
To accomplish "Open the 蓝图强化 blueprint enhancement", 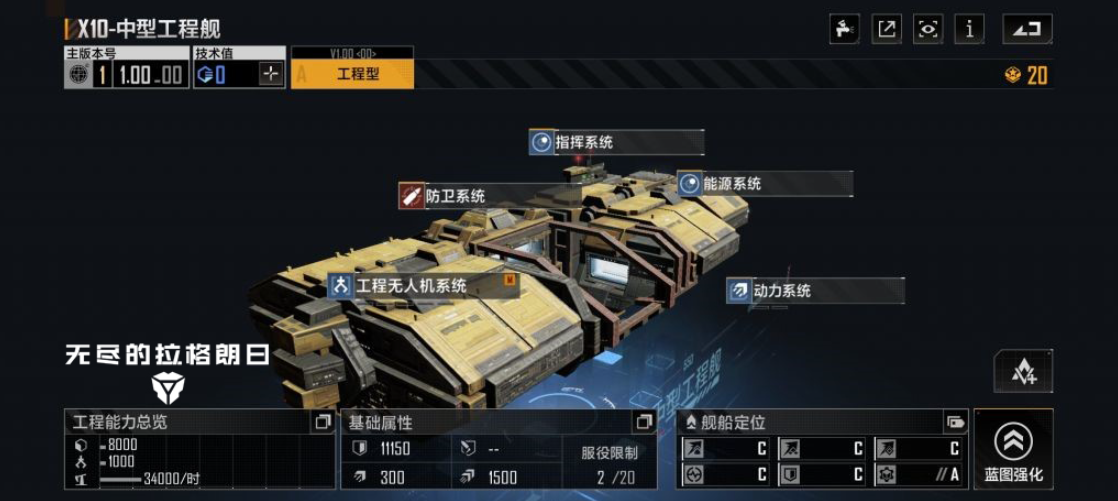I will point(1013,449).
